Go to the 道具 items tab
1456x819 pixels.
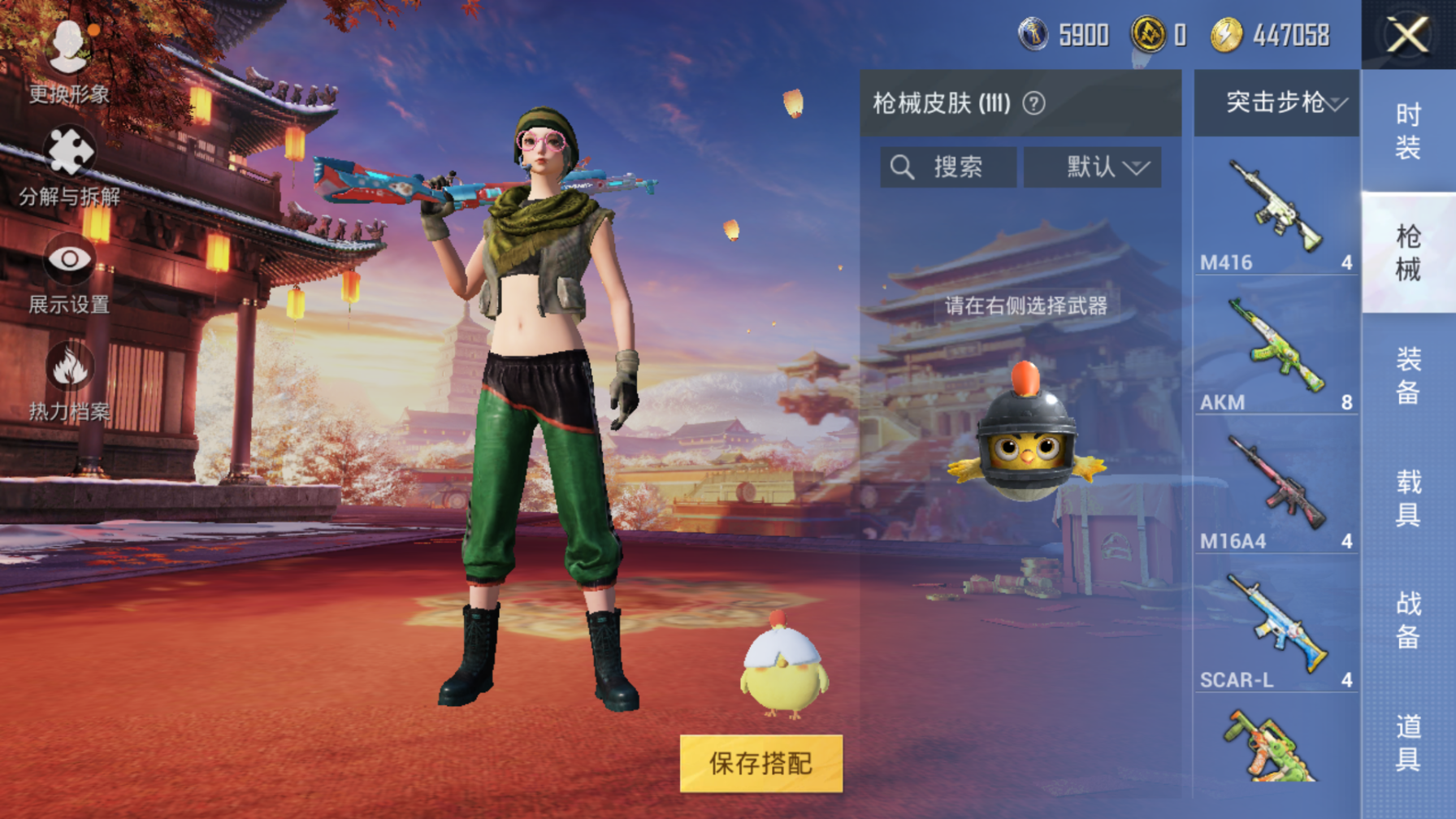[x=1408, y=743]
